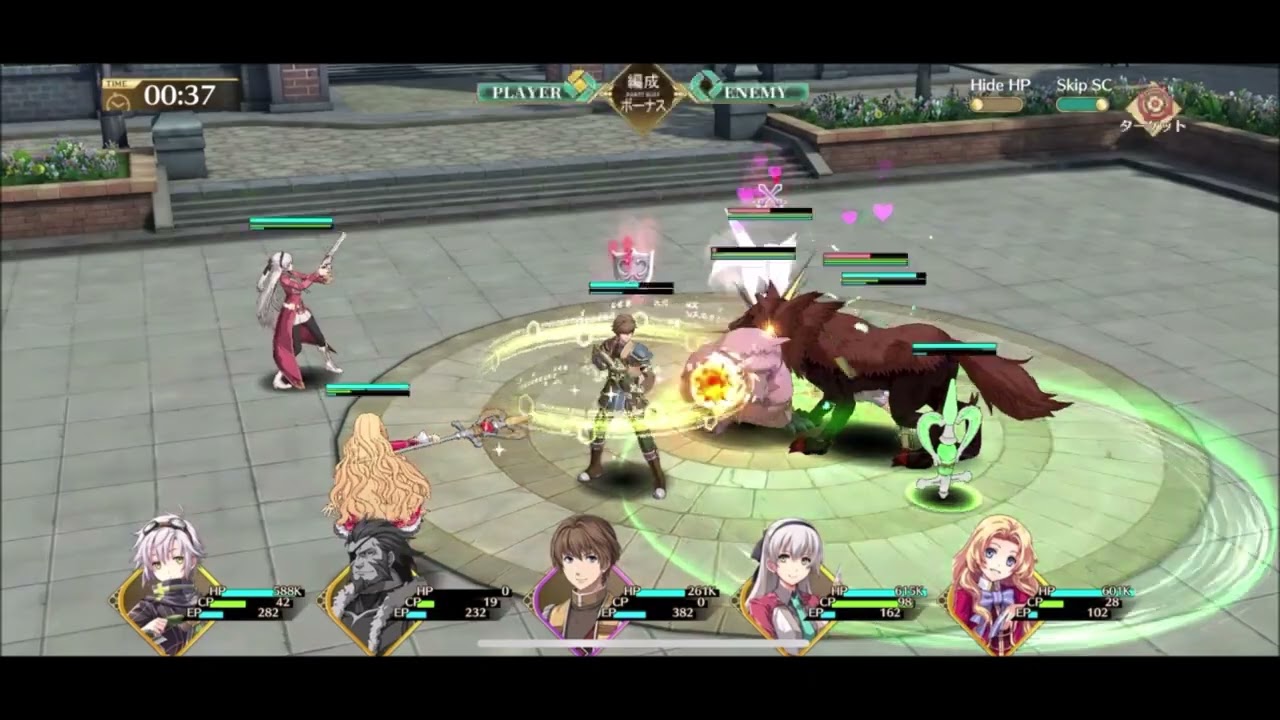Expand the ENEMY side panel
The height and width of the screenshot is (720, 1280).
pyautogui.click(x=755, y=91)
